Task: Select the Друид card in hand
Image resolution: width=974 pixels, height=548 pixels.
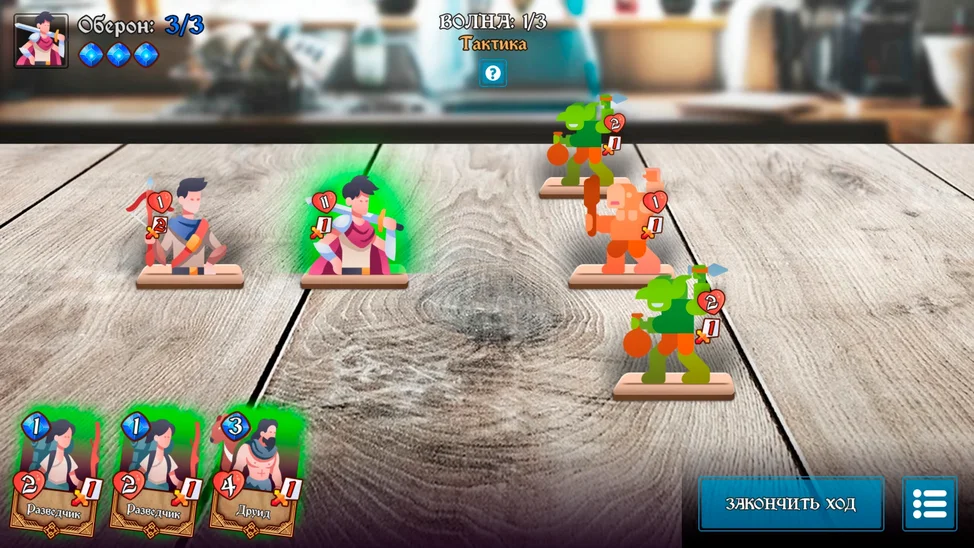Action: point(253,473)
